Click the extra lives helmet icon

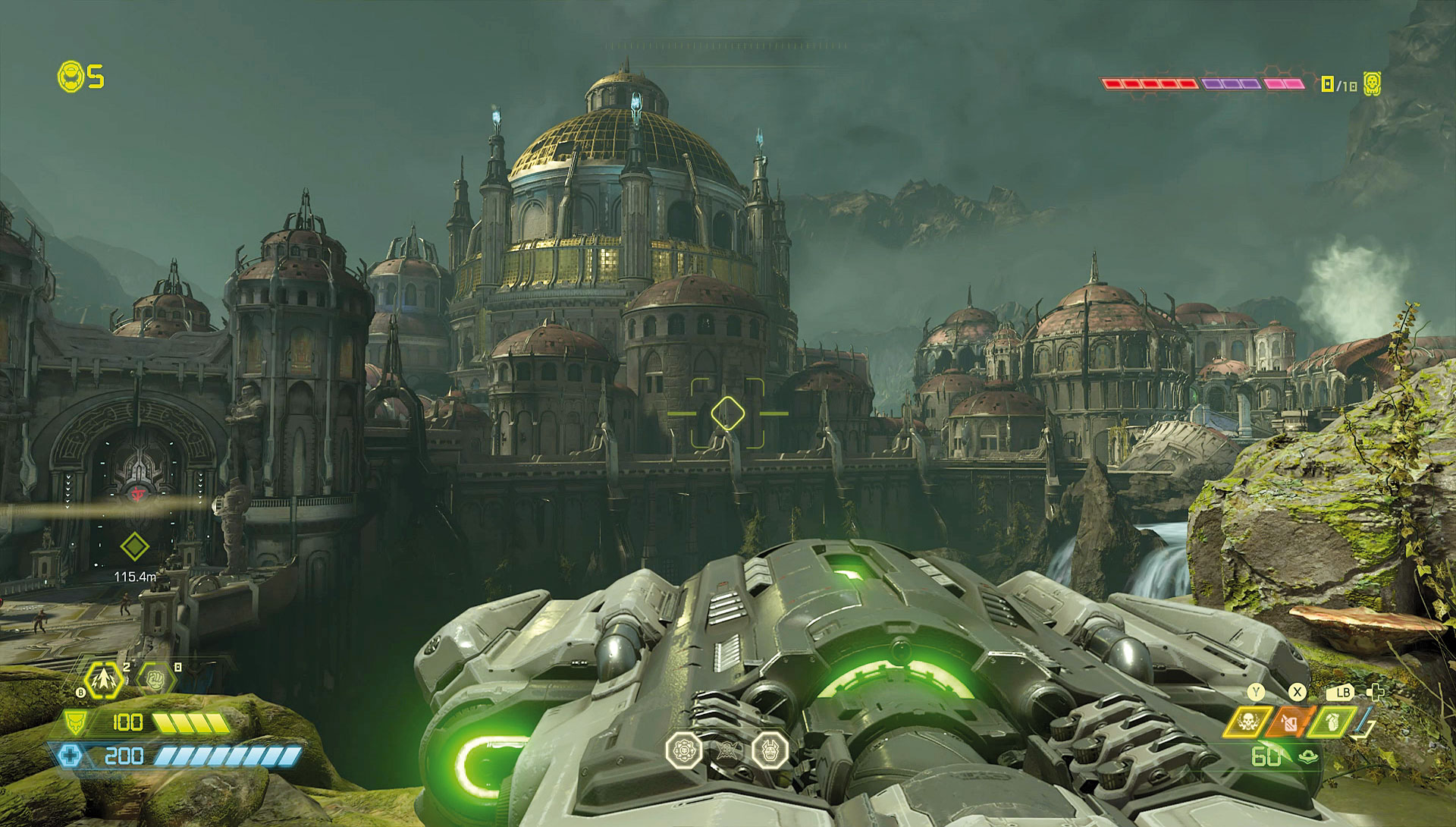tap(71, 77)
